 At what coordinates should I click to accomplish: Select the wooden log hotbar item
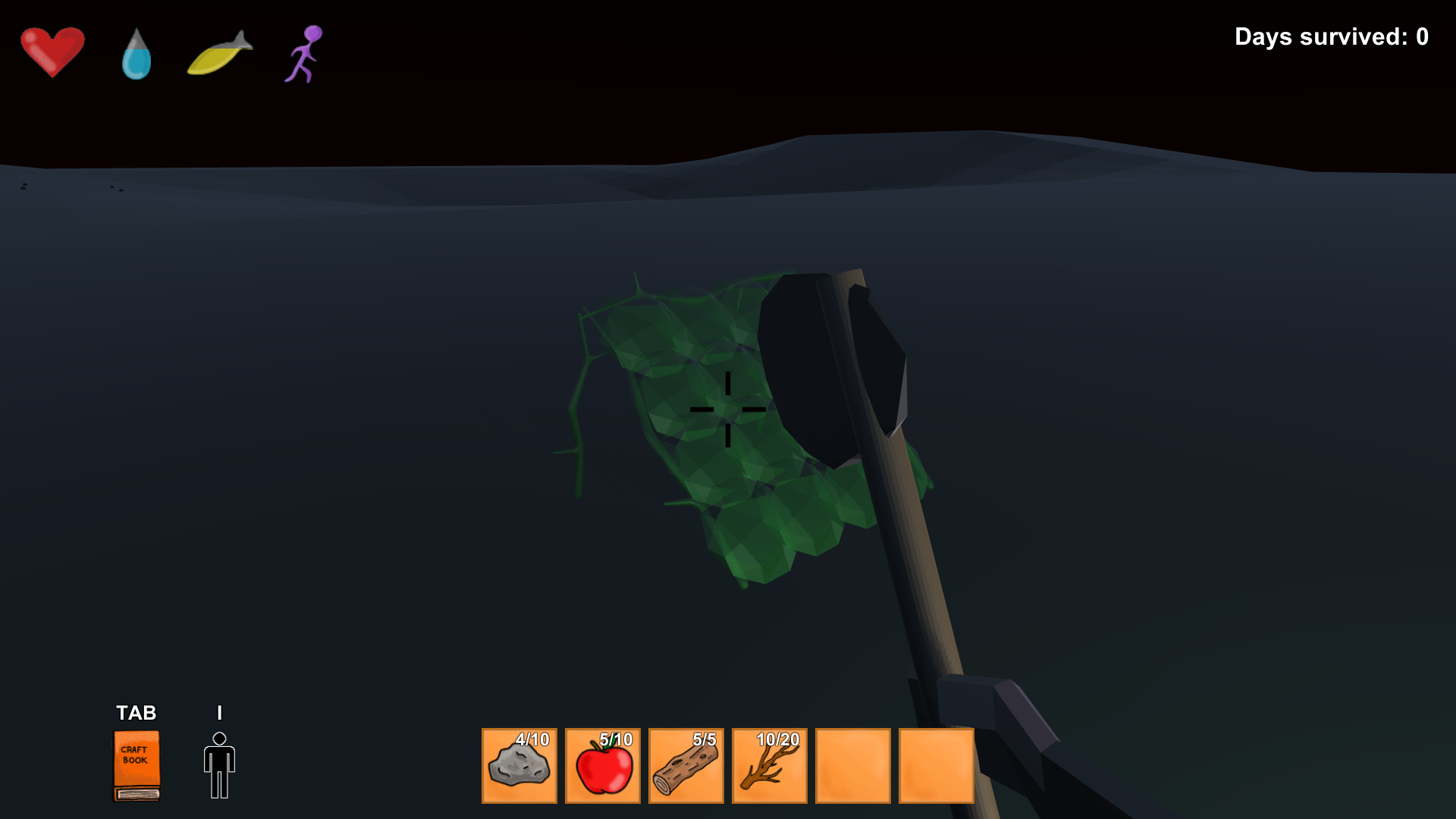686,766
